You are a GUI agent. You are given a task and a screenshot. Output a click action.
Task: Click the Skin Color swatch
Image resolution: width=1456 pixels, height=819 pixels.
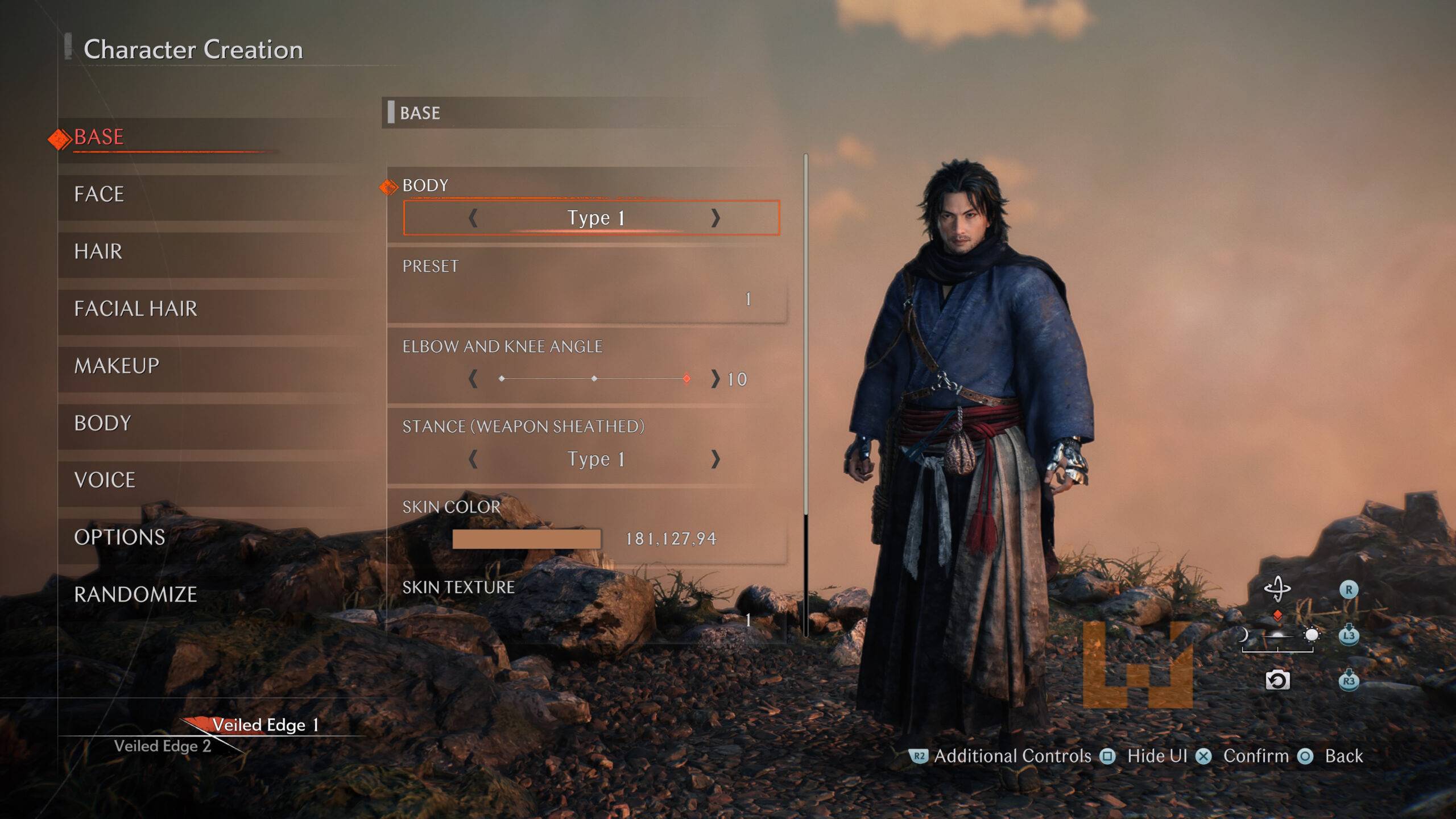click(526, 539)
